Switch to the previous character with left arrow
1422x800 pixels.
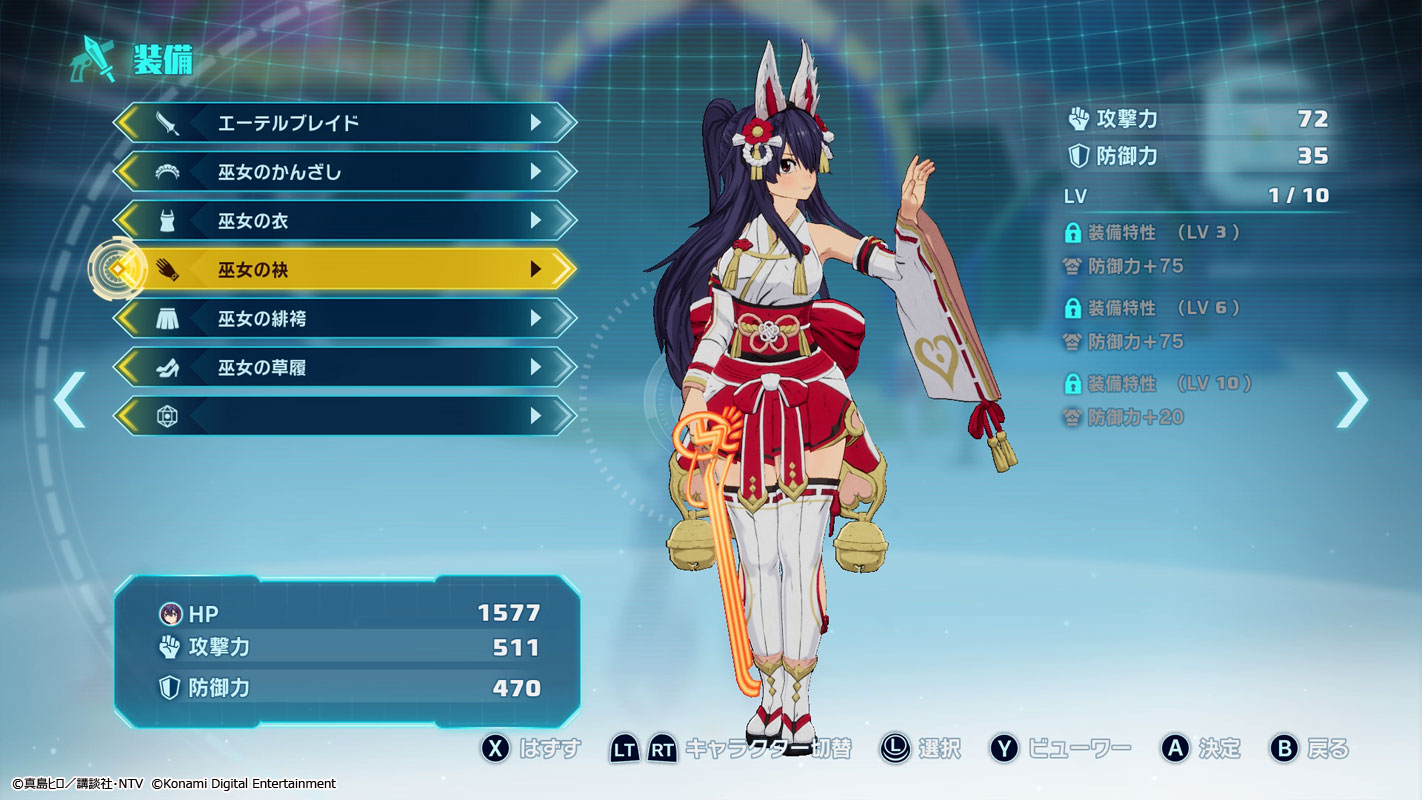(x=69, y=399)
